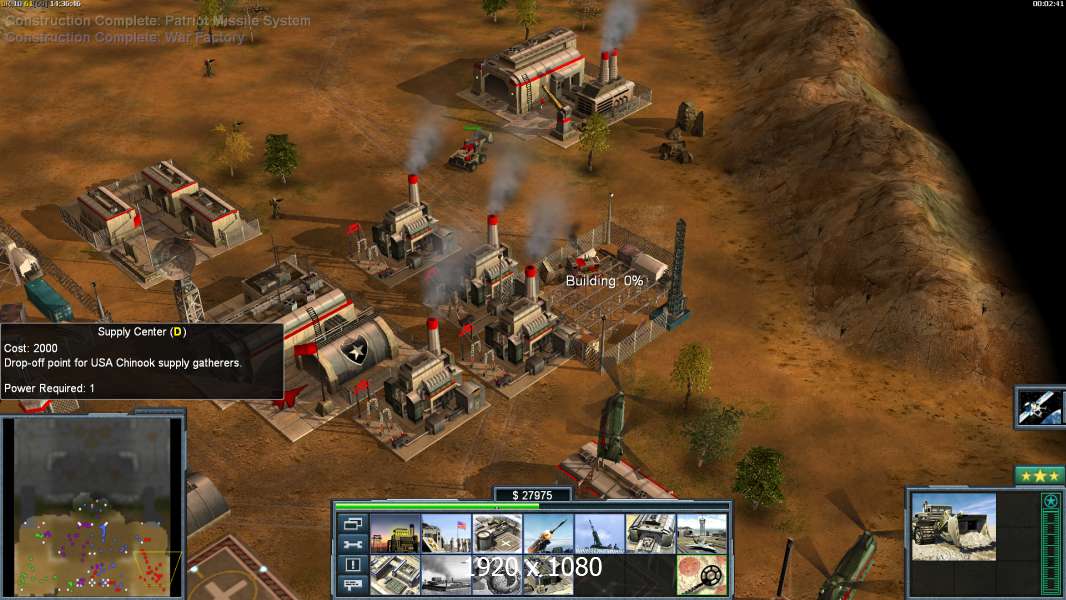Open the overlapping windows button
The height and width of the screenshot is (600, 1066).
pyautogui.click(x=353, y=523)
